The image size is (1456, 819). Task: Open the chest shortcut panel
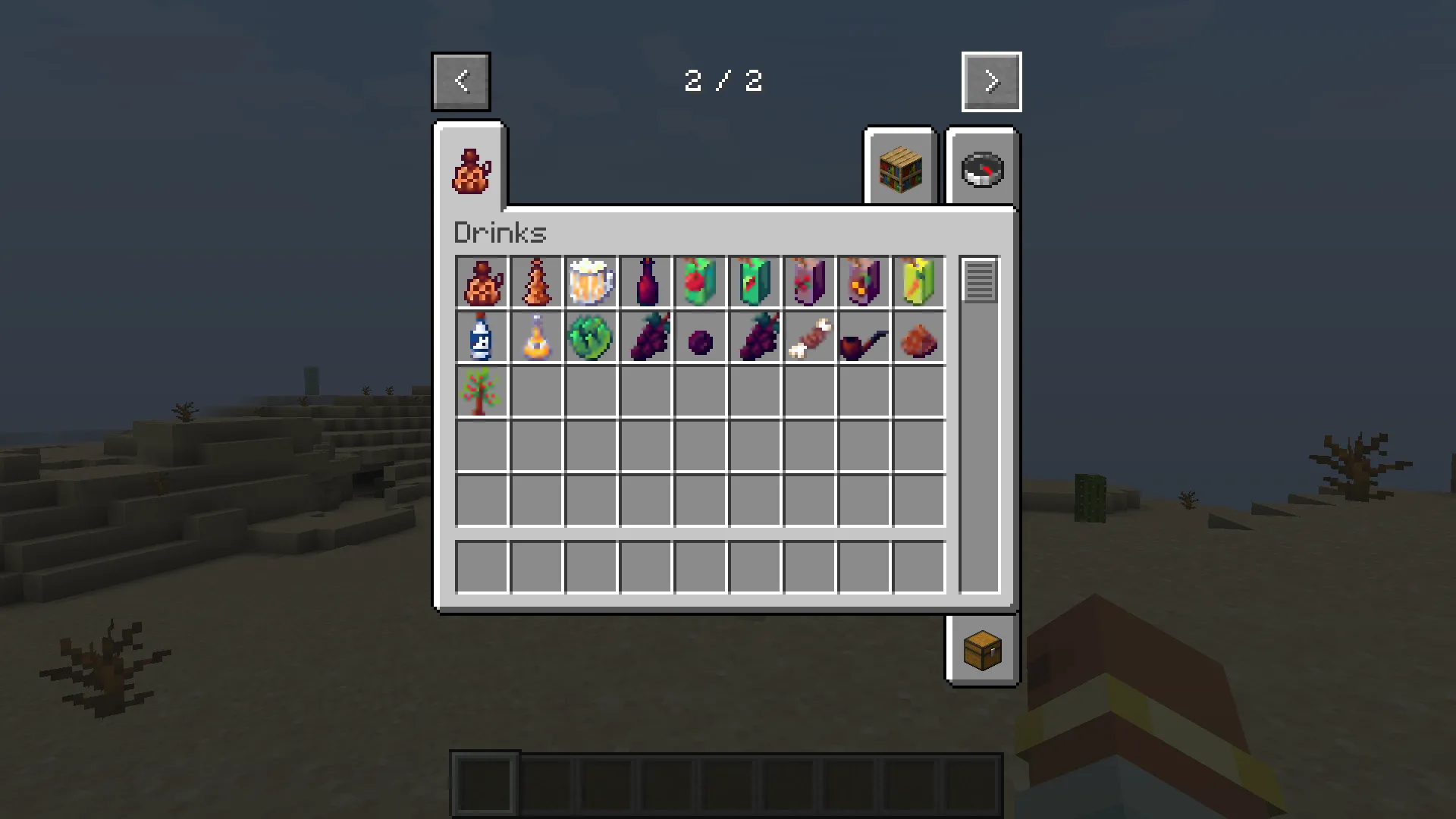pyautogui.click(x=982, y=651)
